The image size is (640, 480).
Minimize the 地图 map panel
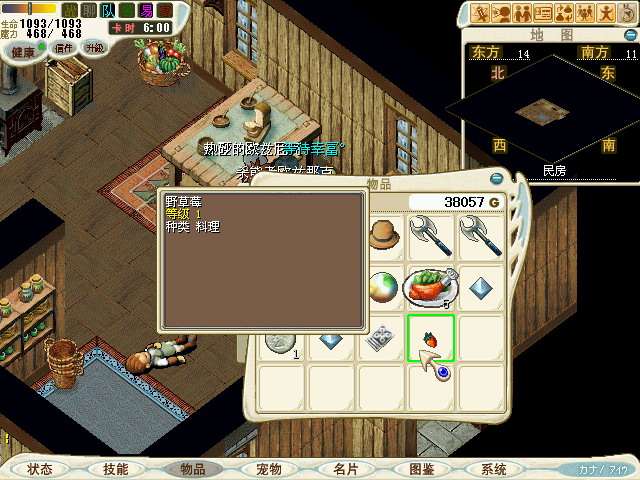(627, 35)
